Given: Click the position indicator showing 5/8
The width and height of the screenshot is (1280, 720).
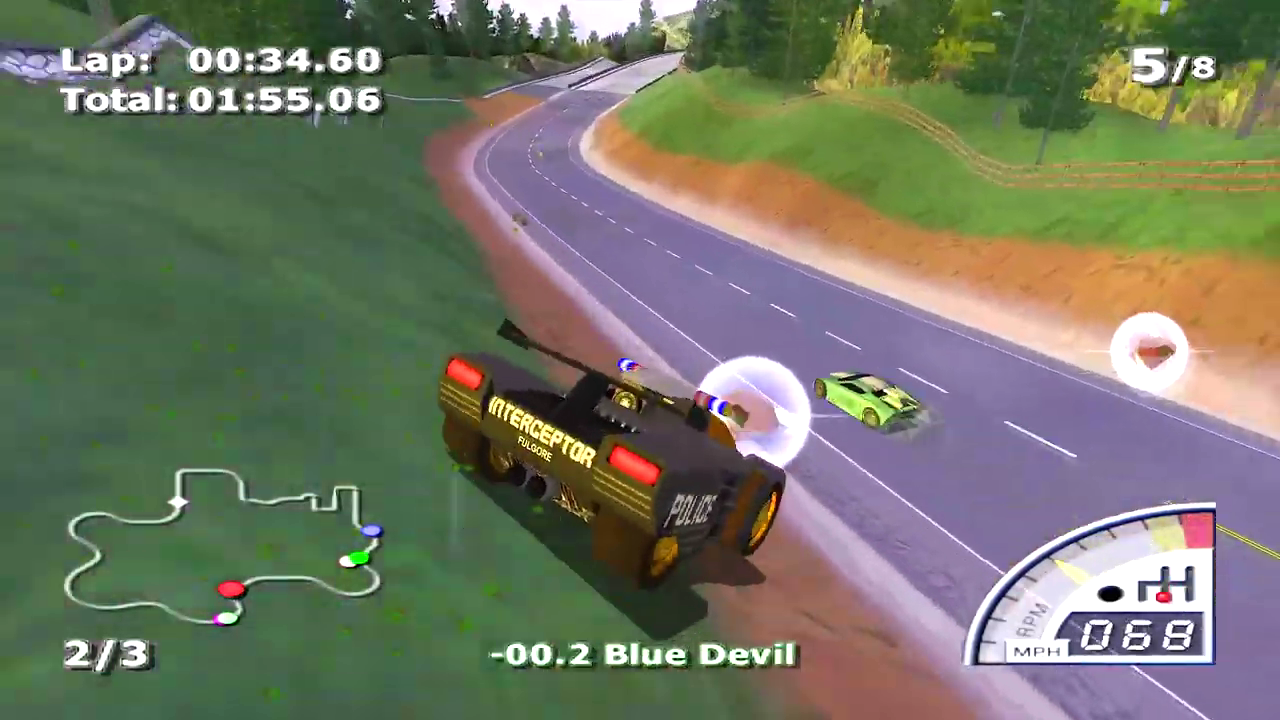Looking at the screenshot, I should point(1171,65).
